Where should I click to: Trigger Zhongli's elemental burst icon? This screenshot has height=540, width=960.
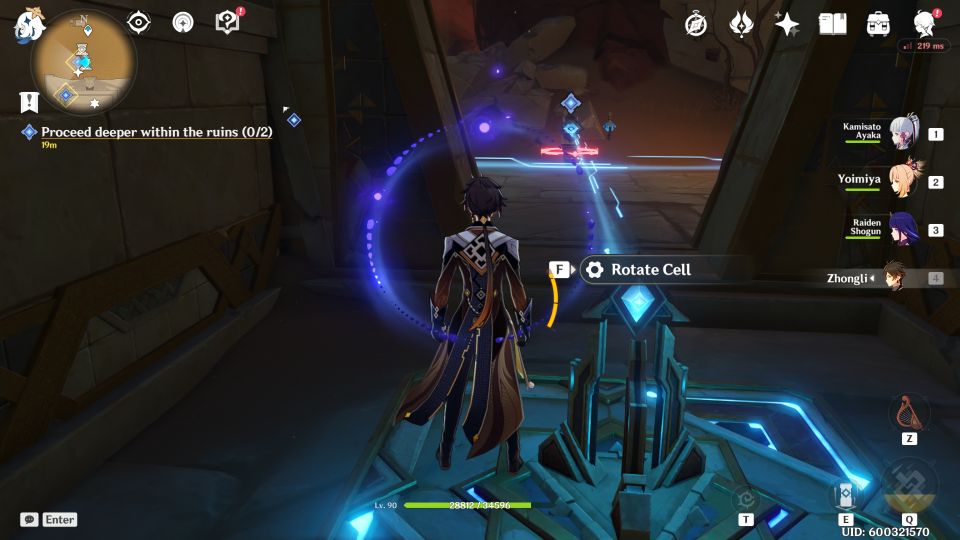909,486
